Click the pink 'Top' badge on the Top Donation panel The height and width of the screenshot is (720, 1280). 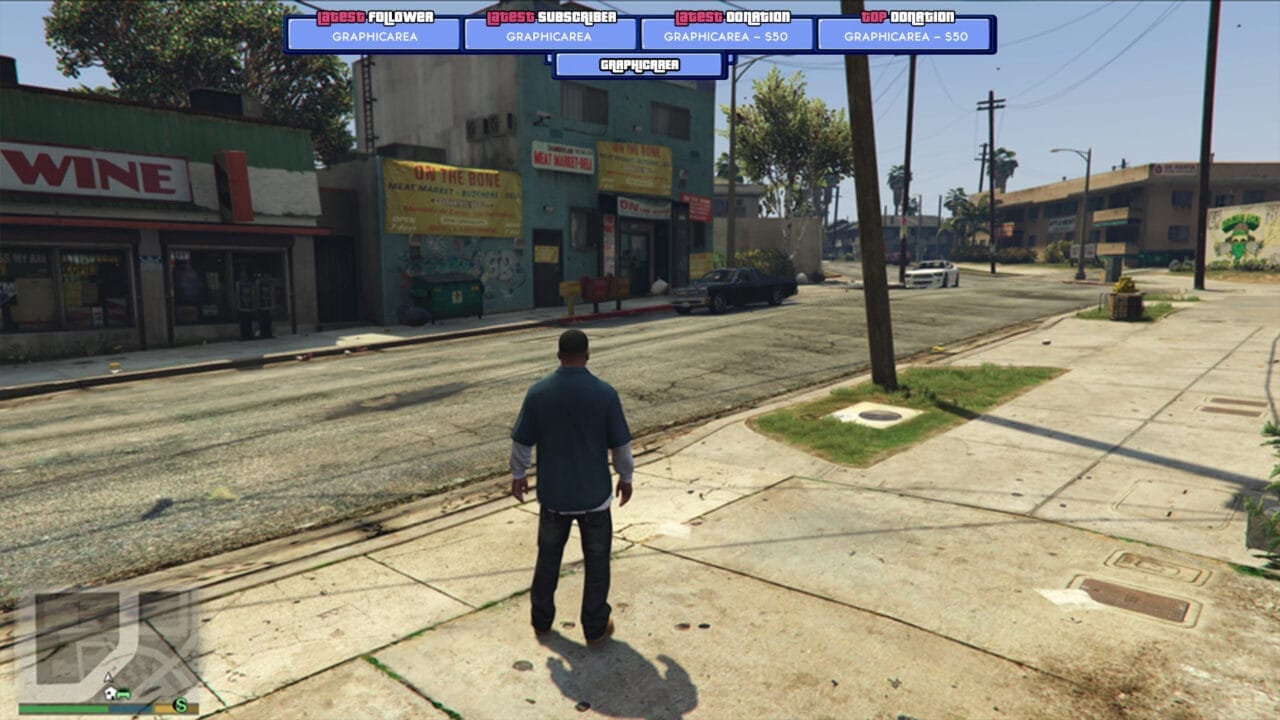tap(873, 16)
